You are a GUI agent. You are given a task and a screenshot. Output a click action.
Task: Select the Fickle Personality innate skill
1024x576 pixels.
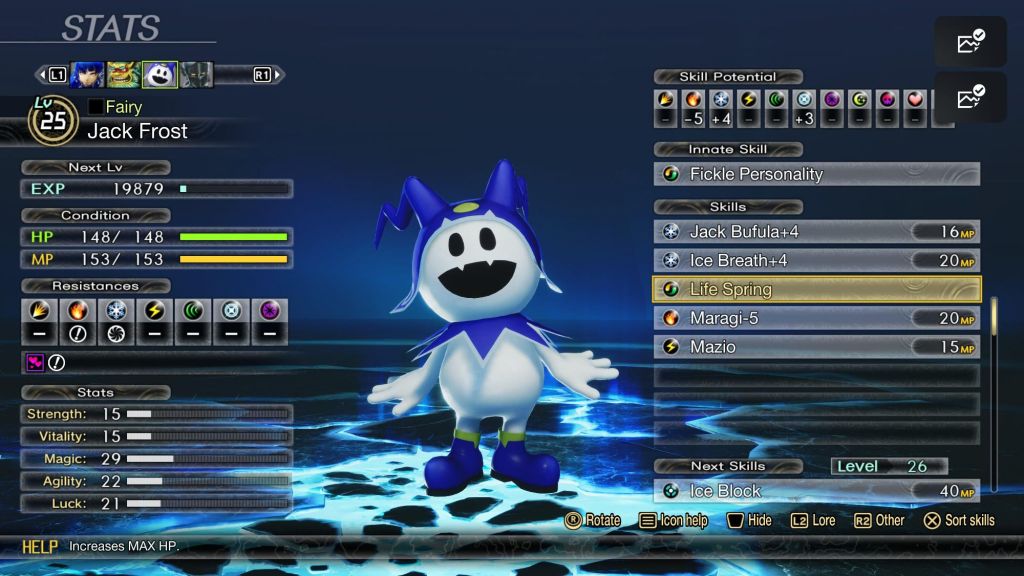point(816,174)
